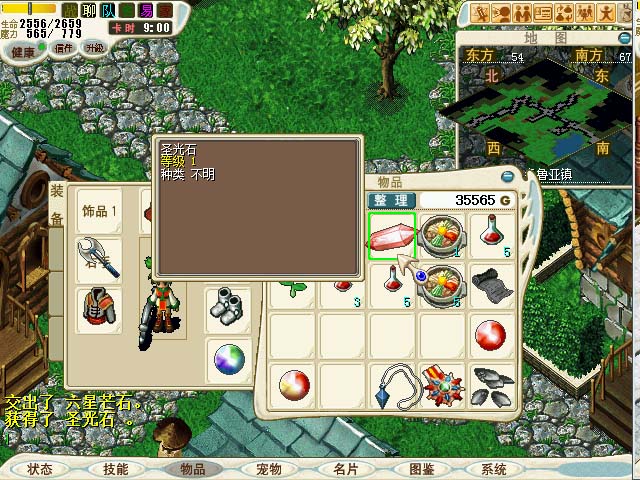
Task: Close the 物品 inventory panel
Action: click(x=507, y=177)
